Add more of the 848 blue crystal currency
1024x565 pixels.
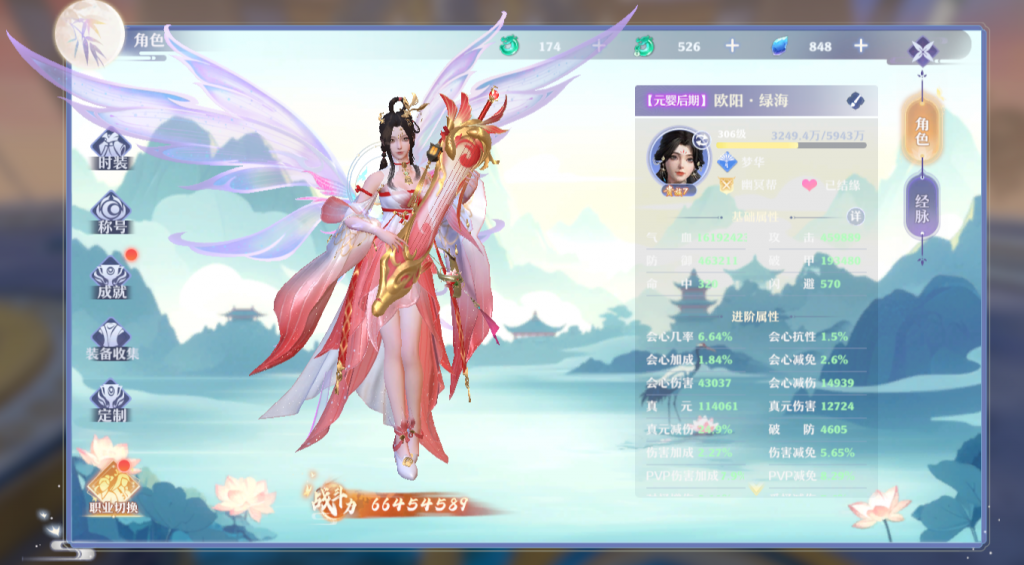[861, 46]
